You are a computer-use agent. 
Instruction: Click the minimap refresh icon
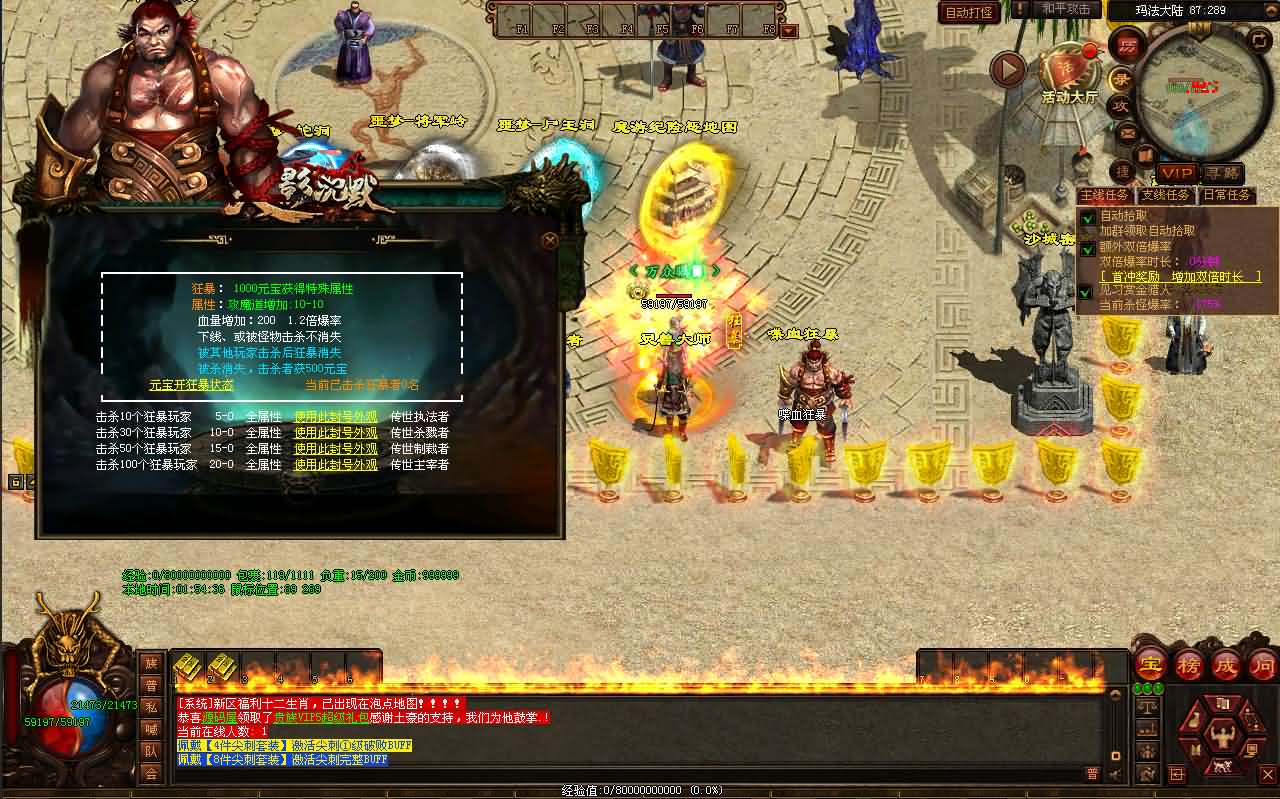[x=1258, y=41]
